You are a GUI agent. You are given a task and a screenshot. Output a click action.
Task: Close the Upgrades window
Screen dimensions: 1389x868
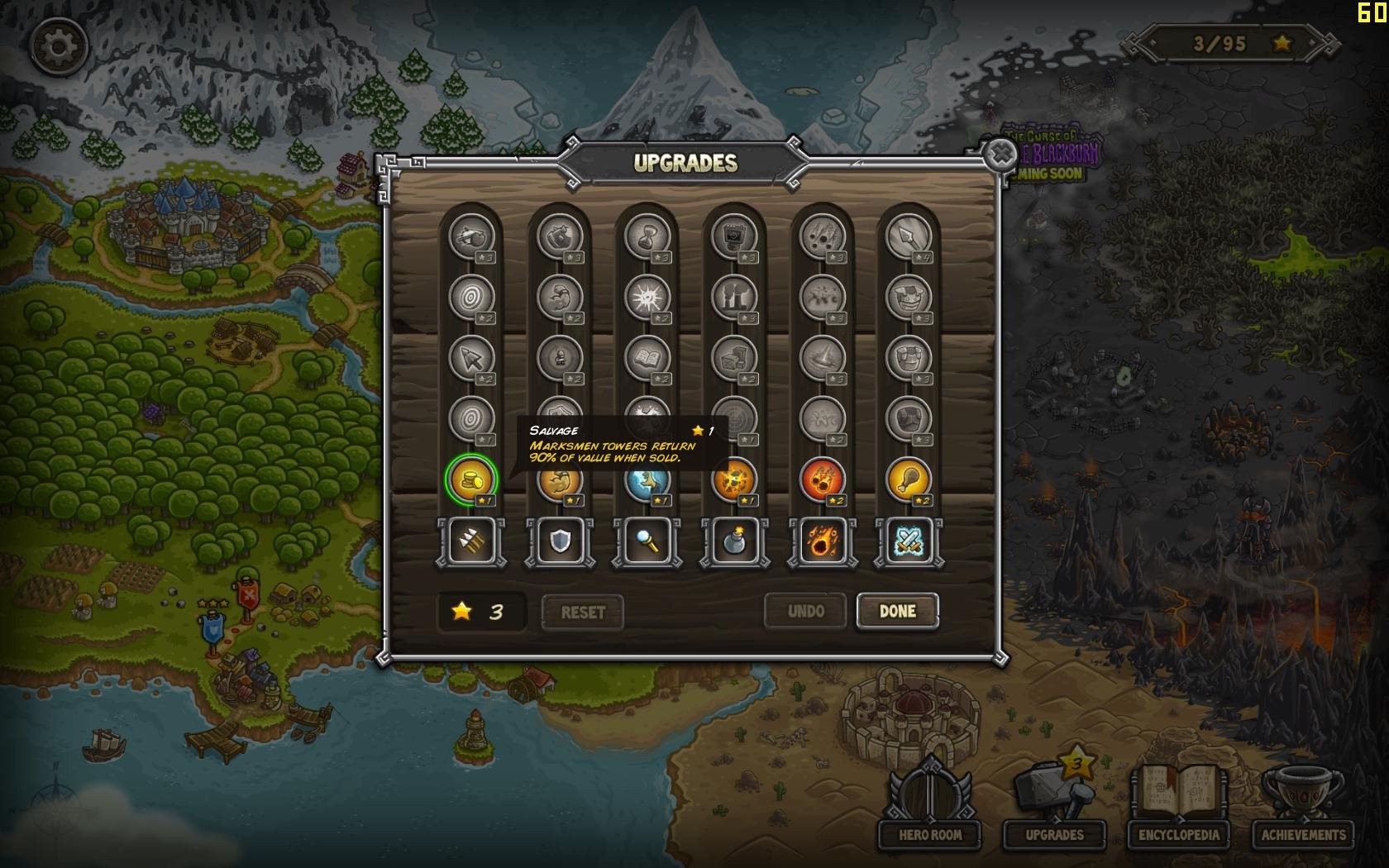pos(1001,155)
